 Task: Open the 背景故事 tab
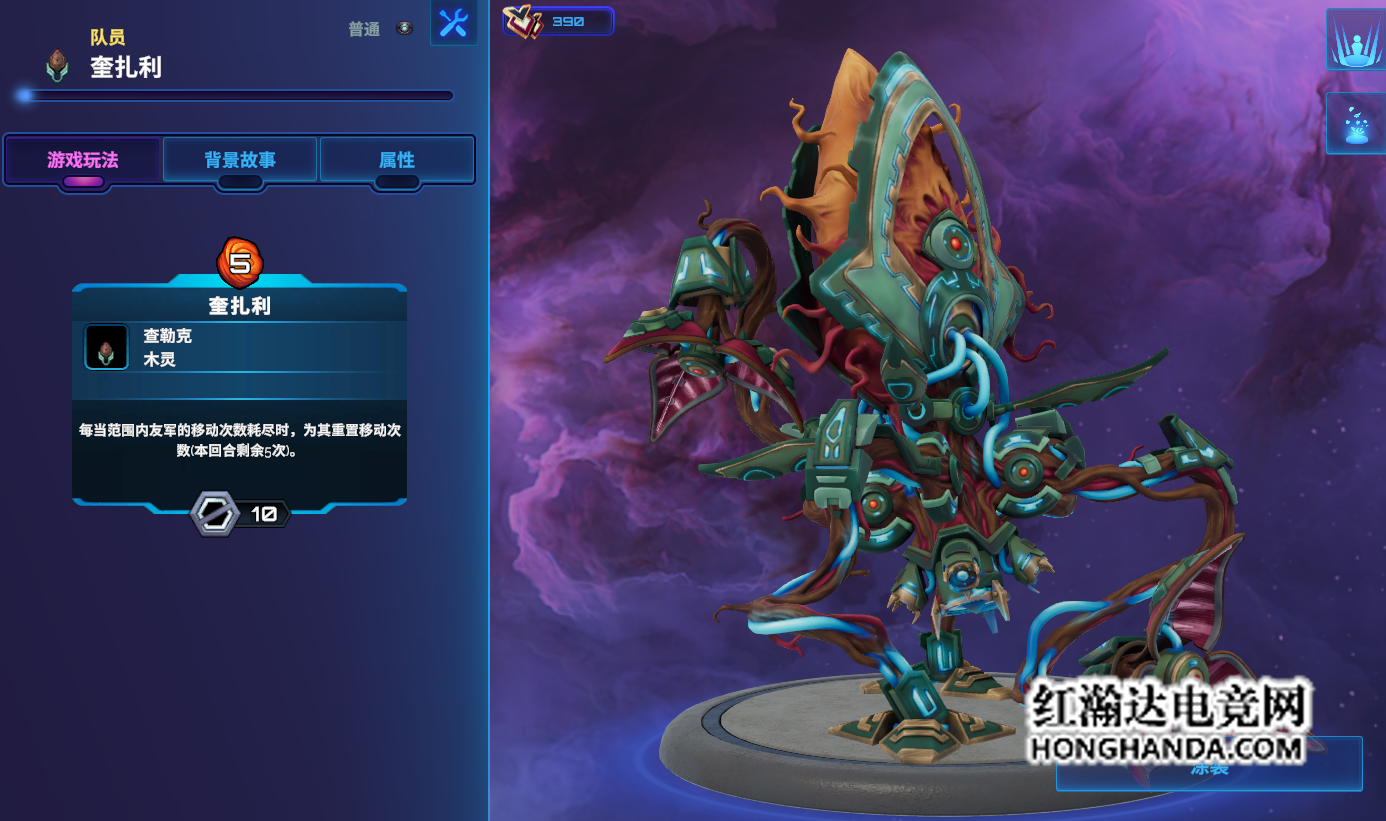240,160
